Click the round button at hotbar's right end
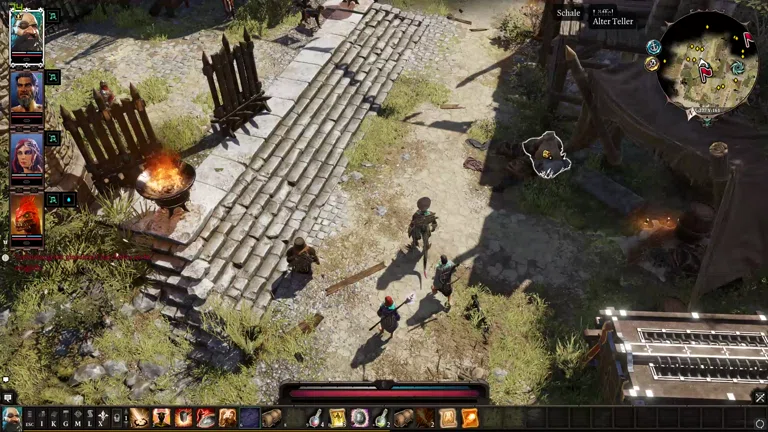The height and width of the screenshot is (432, 768). click(759, 424)
